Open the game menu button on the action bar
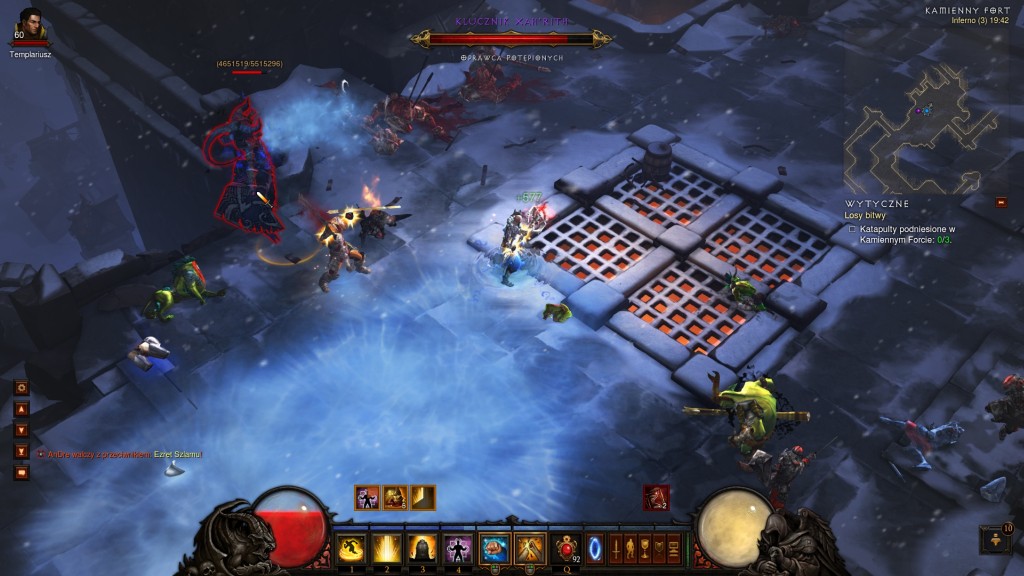The height and width of the screenshot is (576, 1024). pos(673,548)
